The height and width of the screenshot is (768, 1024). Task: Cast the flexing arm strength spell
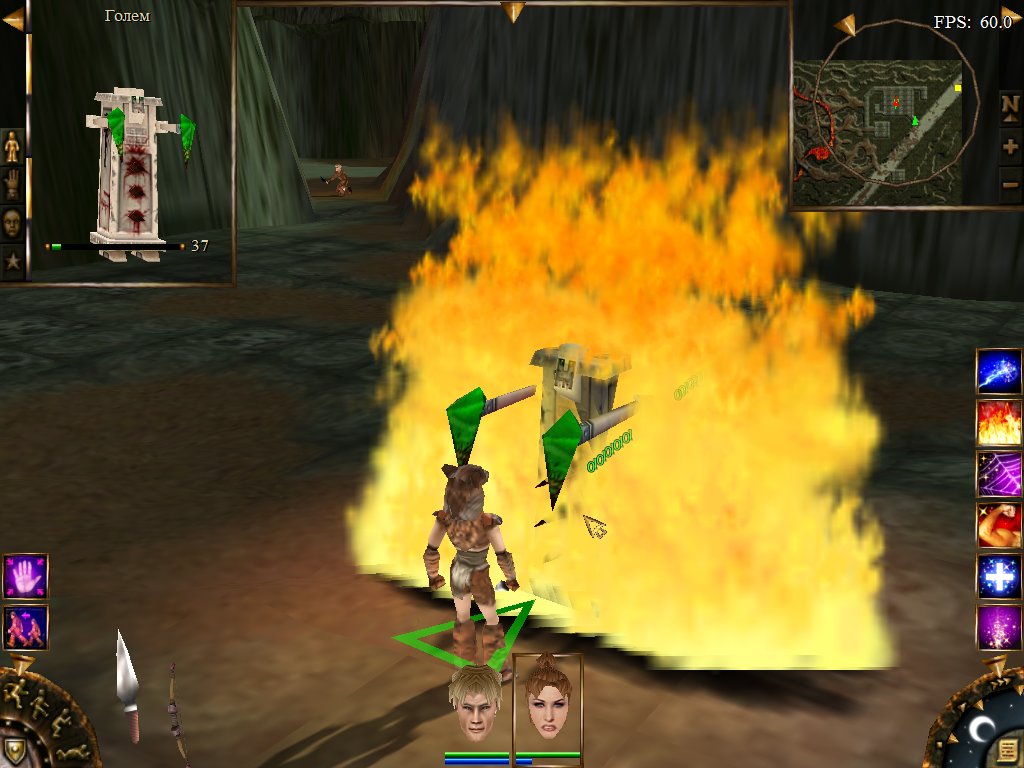[x=999, y=526]
